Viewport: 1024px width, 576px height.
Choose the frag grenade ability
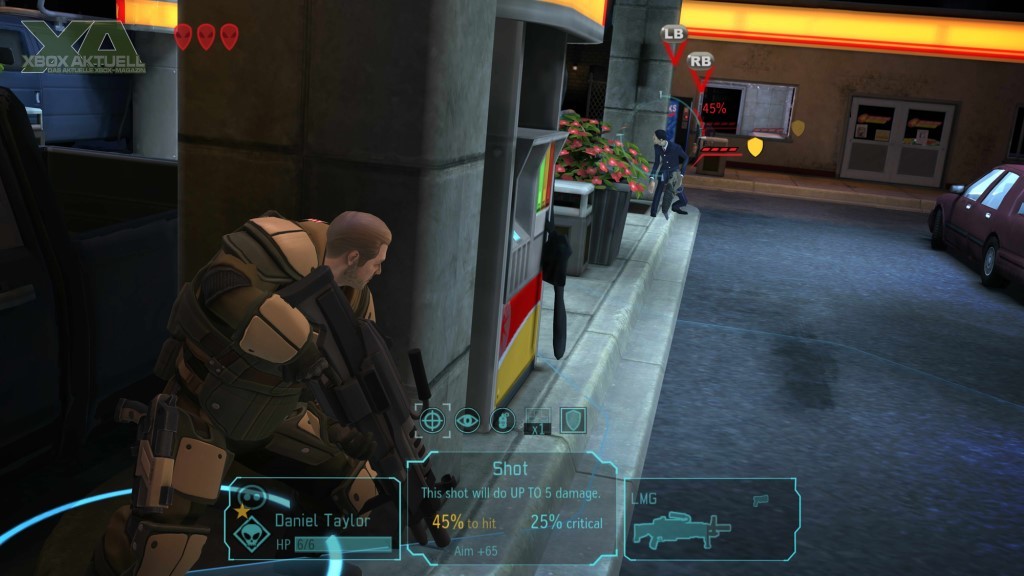[502, 420]
